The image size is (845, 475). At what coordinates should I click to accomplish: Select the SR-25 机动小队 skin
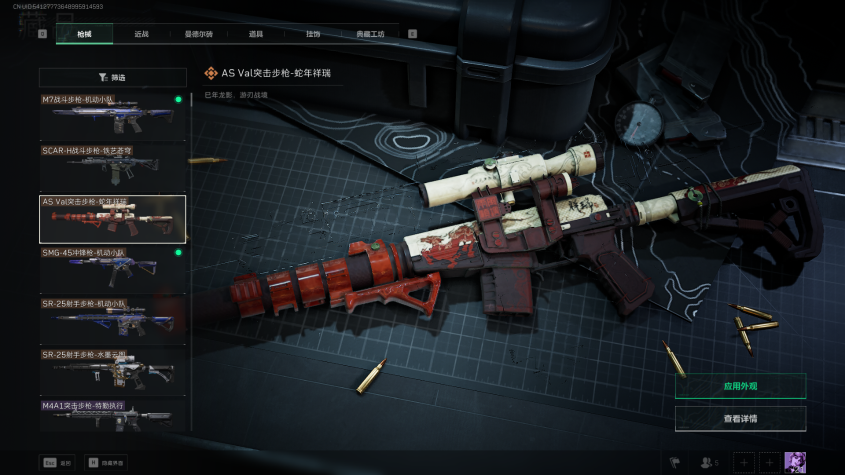pyautogui.click(x=113, y=319)
